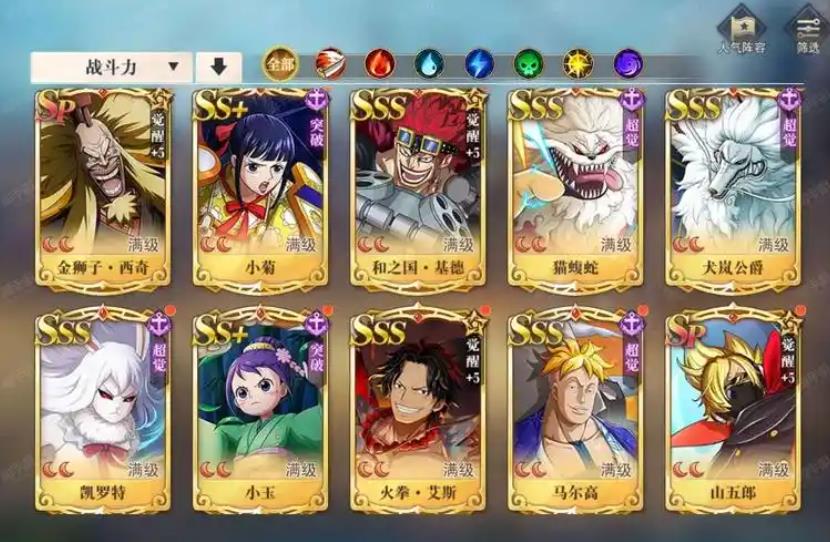Filter heroes by the purple swirl attribute
The width and height of the screenshot is (830, 542).
[x=628, y=65]
